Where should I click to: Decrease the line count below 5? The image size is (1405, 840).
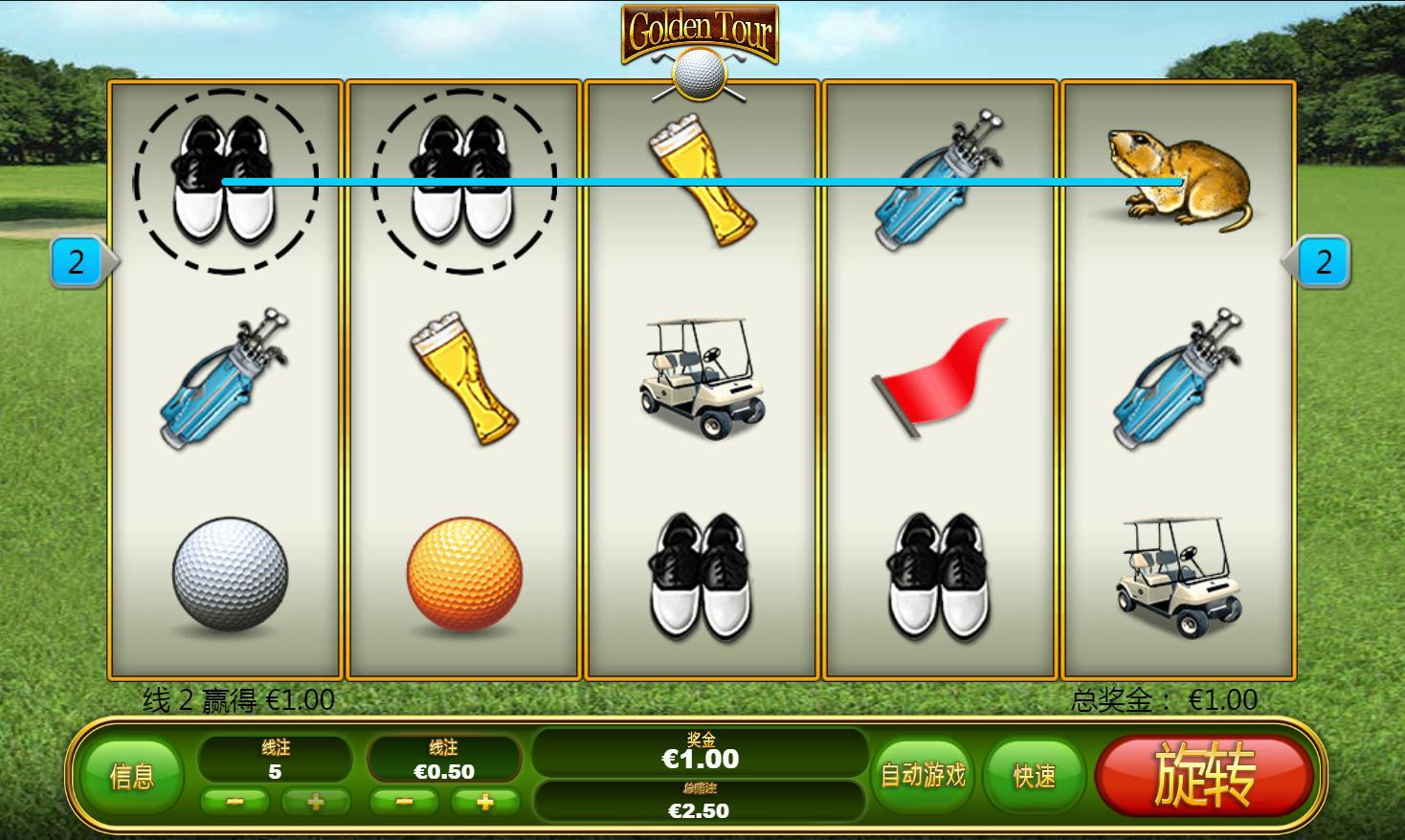(x=235, y=802)
